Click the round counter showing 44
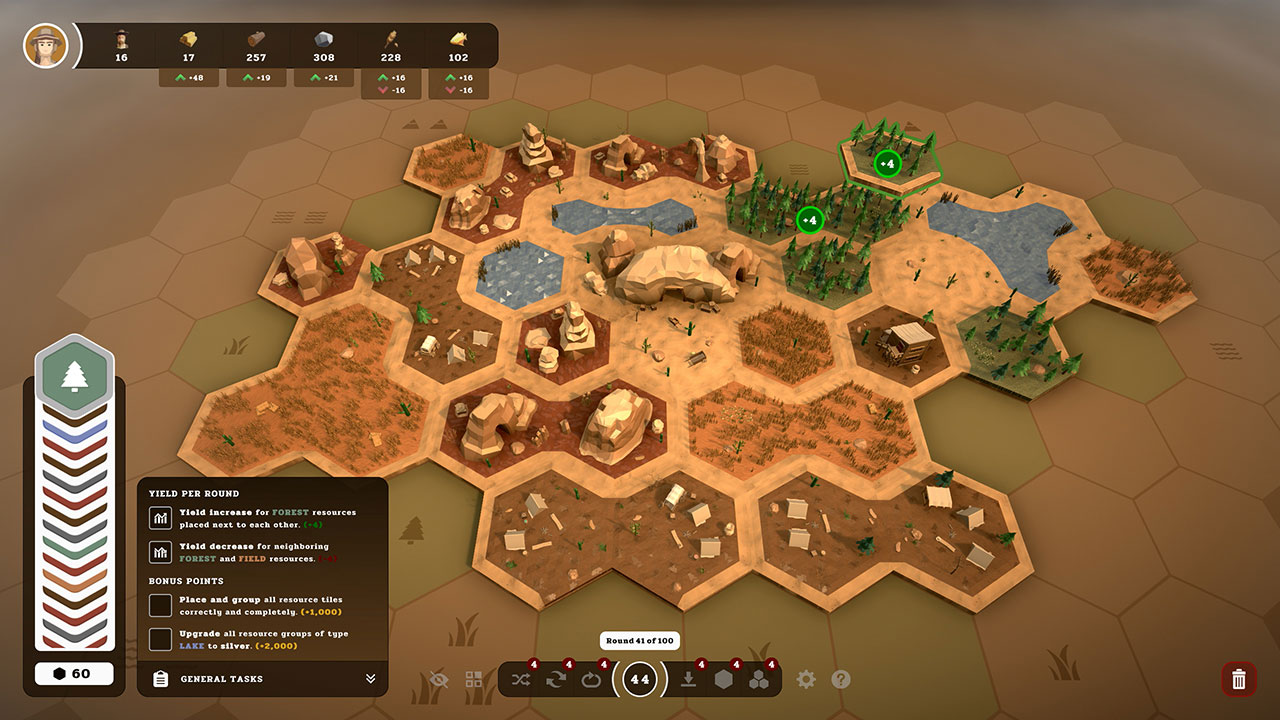1280x720 pixels. point(638,679)
